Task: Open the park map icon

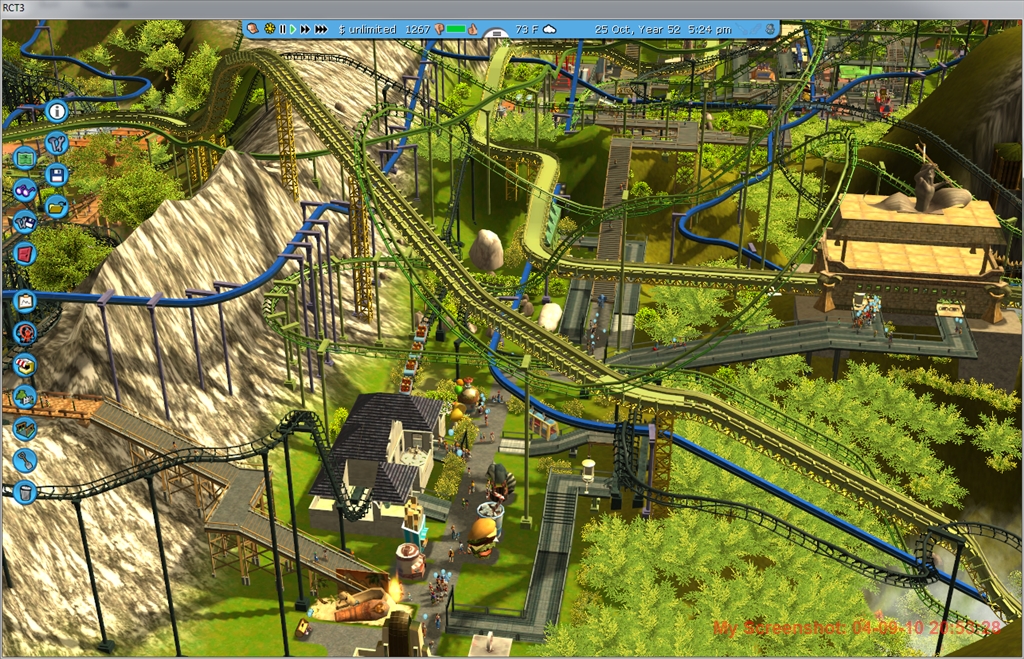Action: pyautogui.click(x=25, y=158)
